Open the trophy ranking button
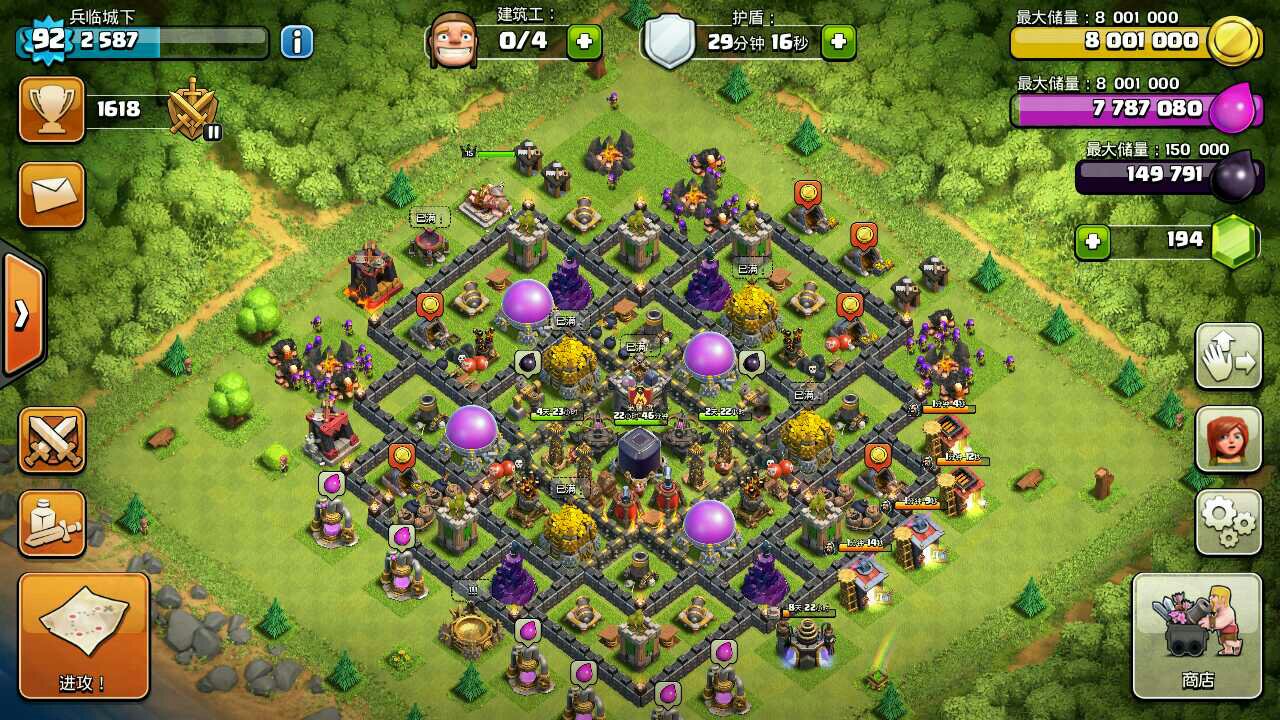 pos(51,109)
